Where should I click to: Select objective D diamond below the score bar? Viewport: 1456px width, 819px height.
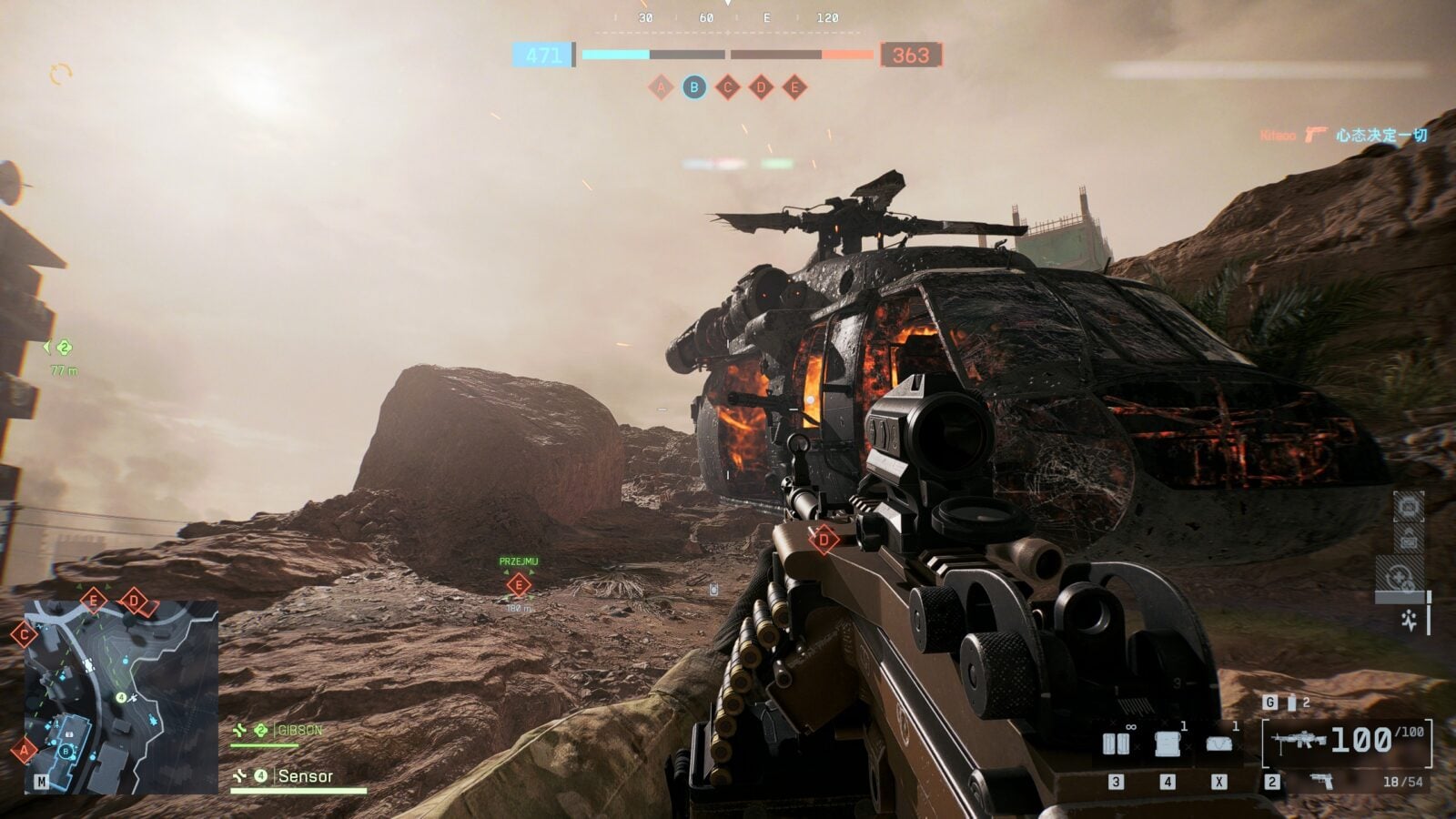tap(761, 87)
